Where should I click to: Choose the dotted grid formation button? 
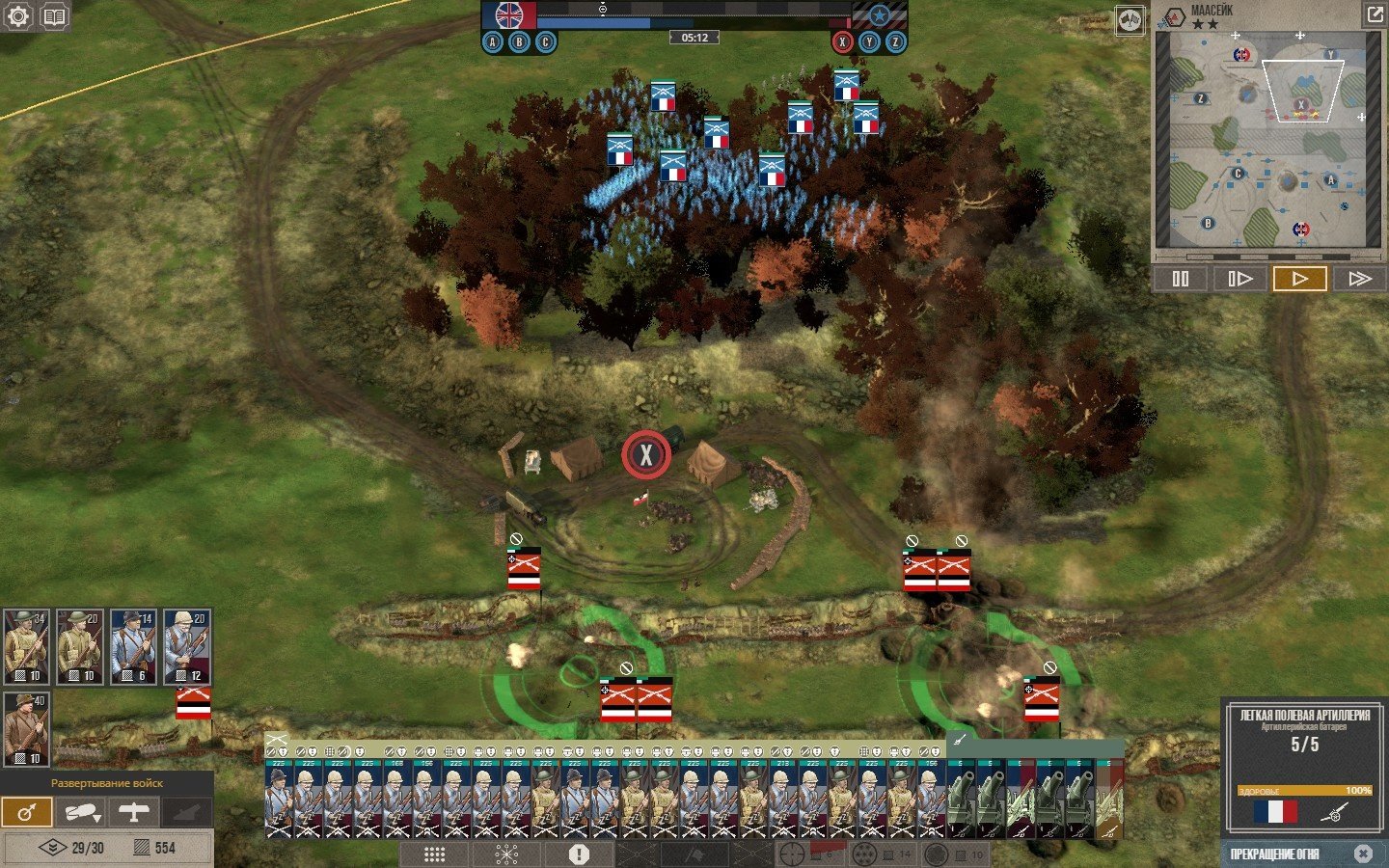click(x=434, y=854)
